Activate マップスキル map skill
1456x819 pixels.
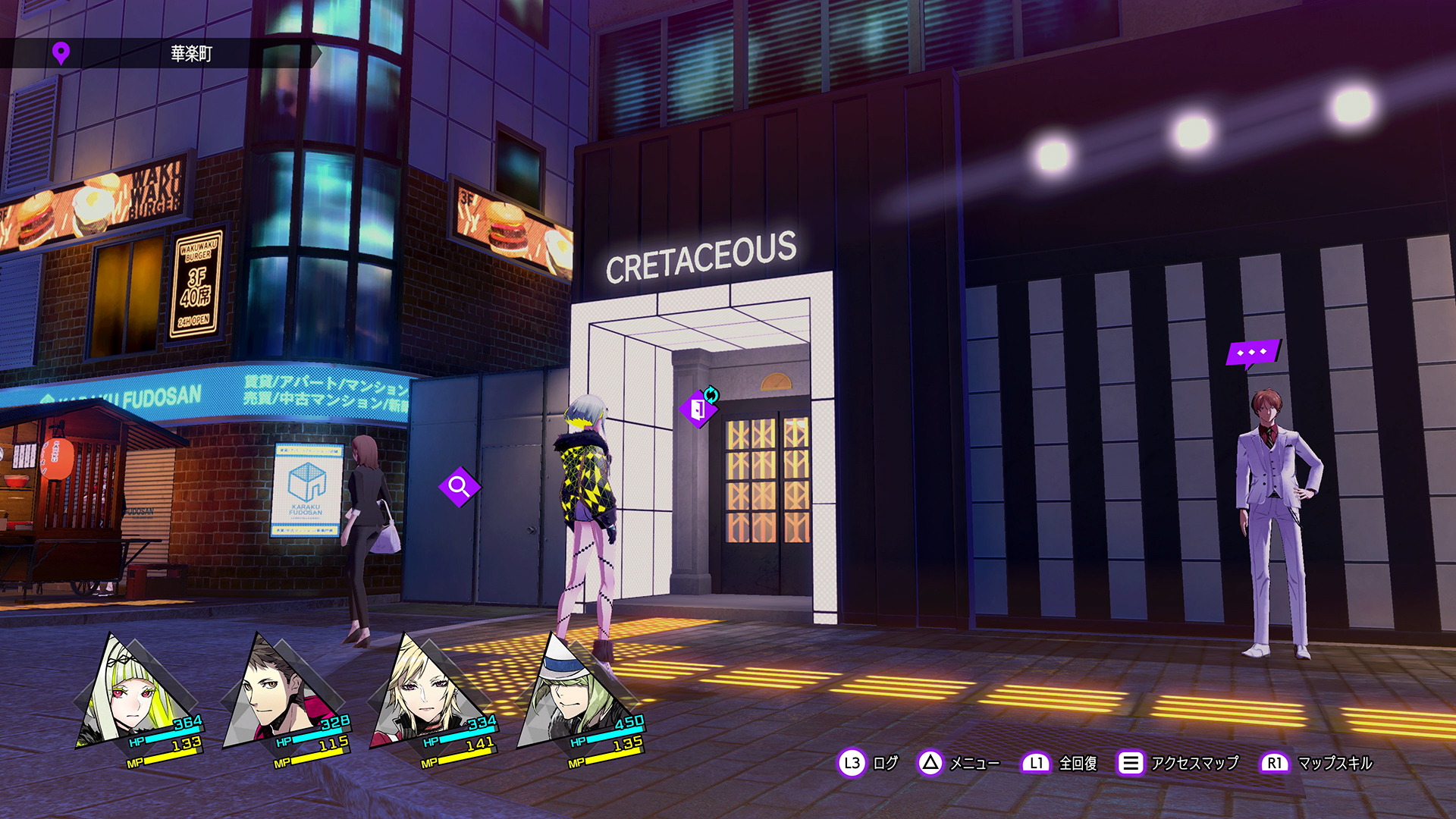(1317, 763)
